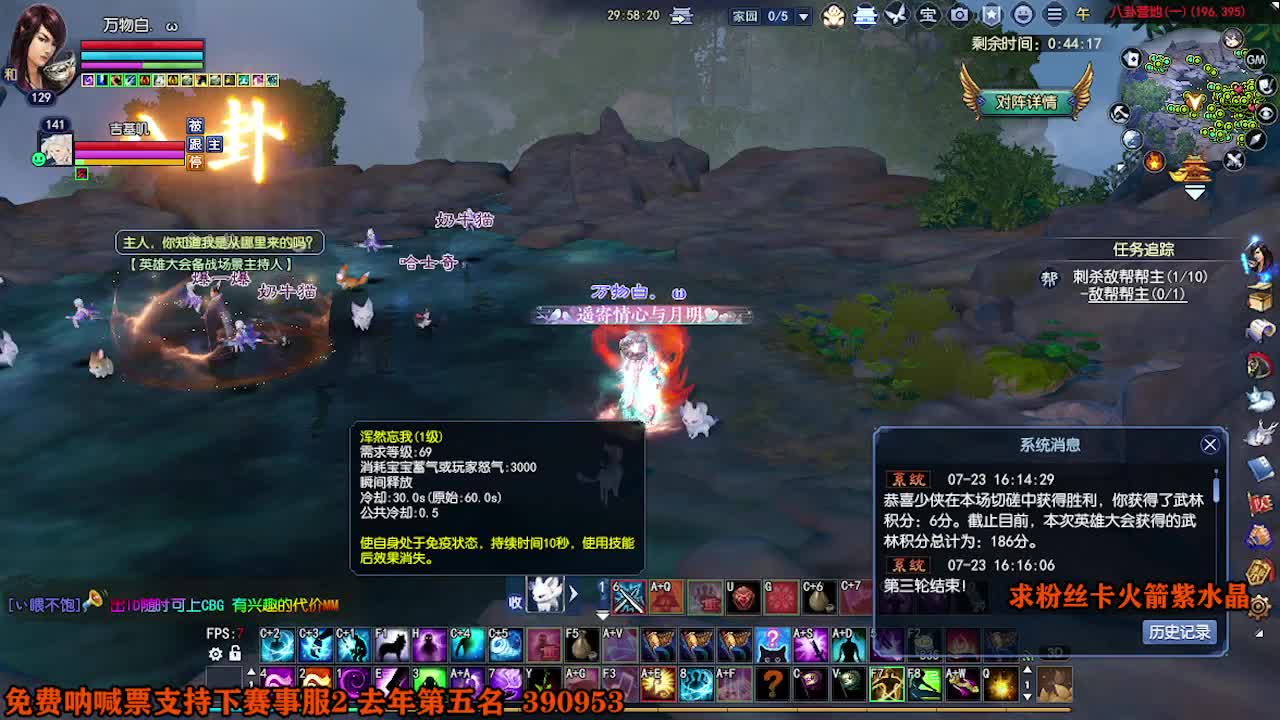Viewport: 1280px width, 720px height.
Task: Click the 午 time indicator in top bar
Action: [x=1082, y=15]
